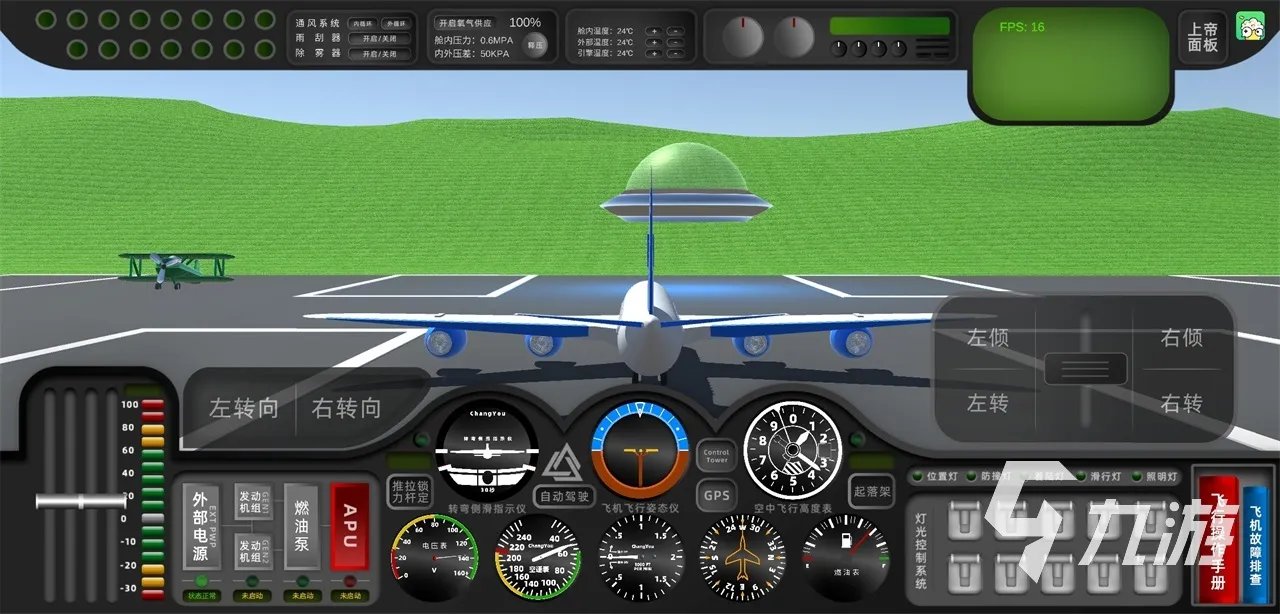Click 开启氧气供应 to start oxygen supply
1280x614 pixels.
[465, 22]
